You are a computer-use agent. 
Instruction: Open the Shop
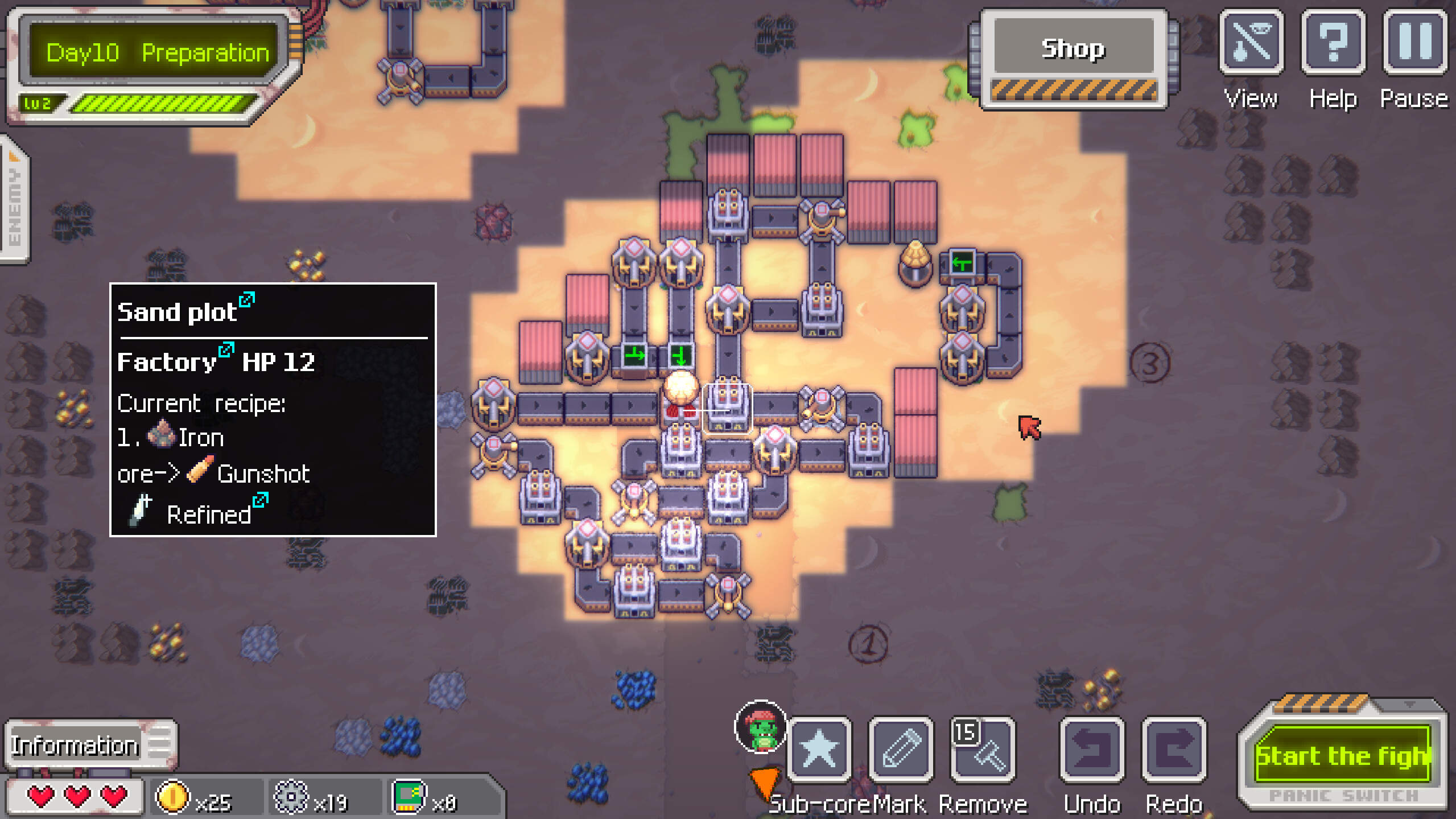click(x=1074, y=49)
